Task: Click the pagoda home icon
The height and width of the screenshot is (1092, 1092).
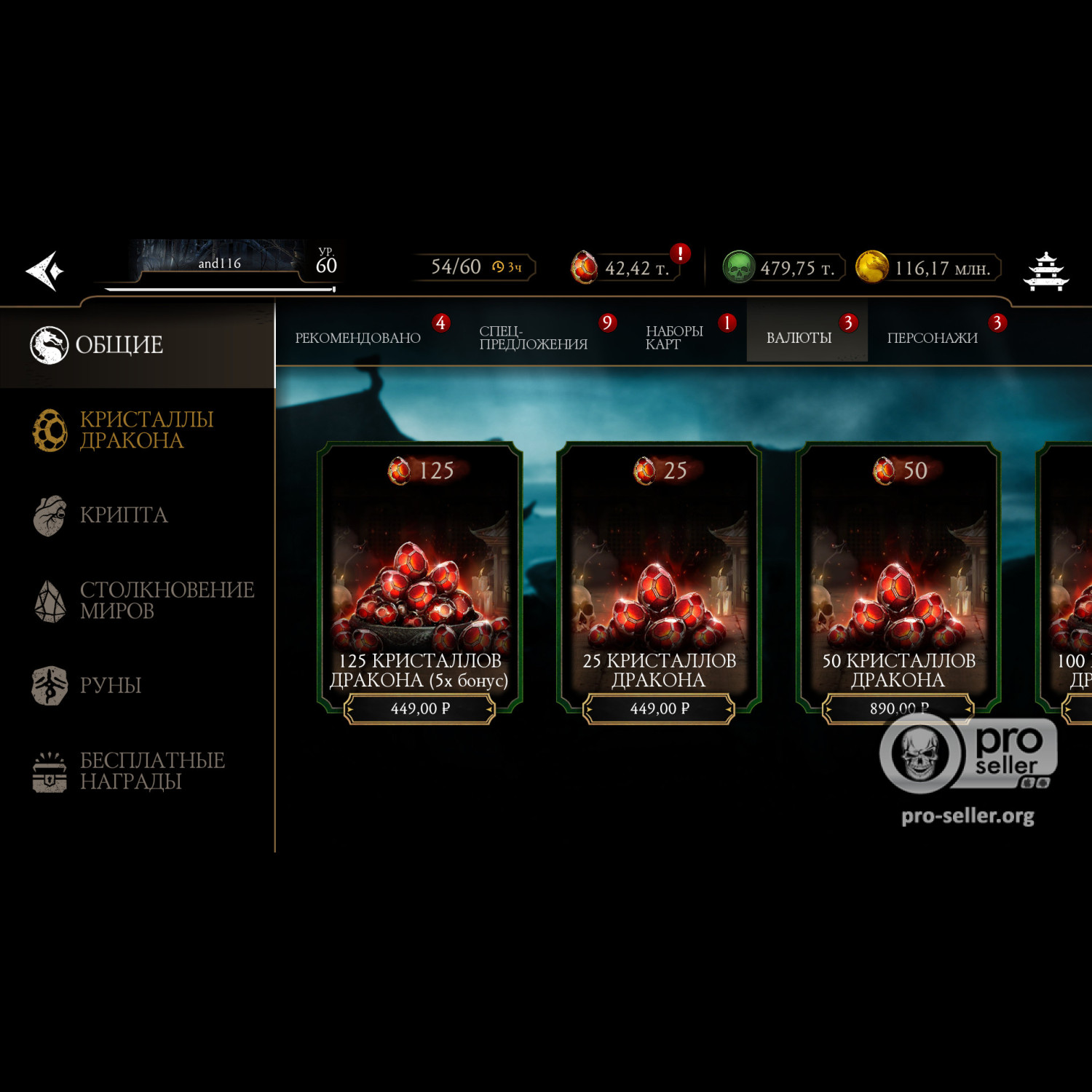Action: (1045, 271)
